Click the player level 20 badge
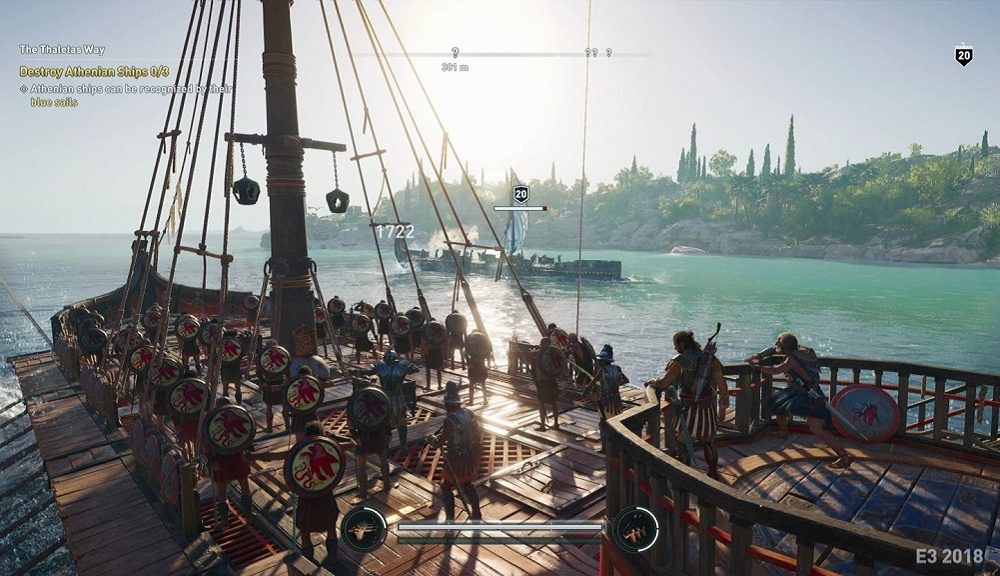1000x576 pixels. click(x=964, y=56)
